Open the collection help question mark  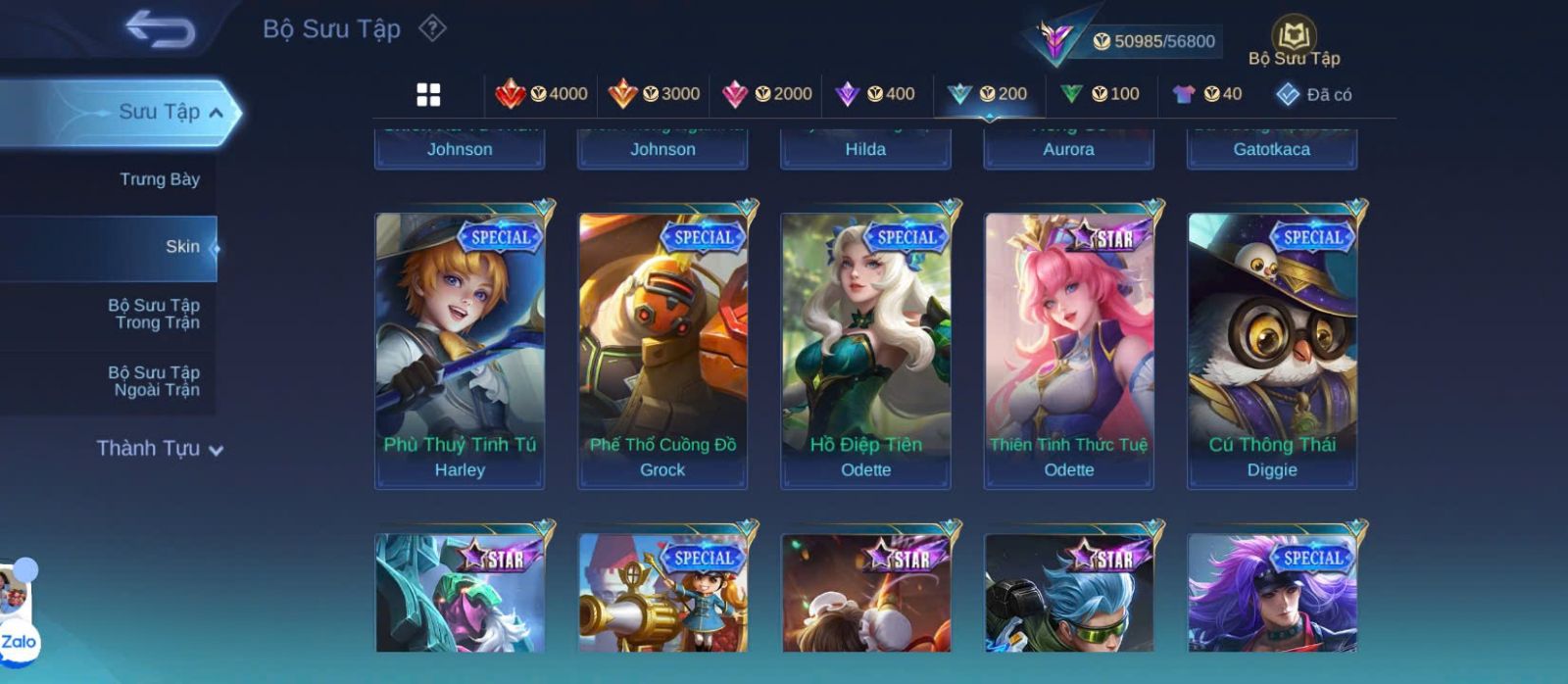[x=432, y=28]
